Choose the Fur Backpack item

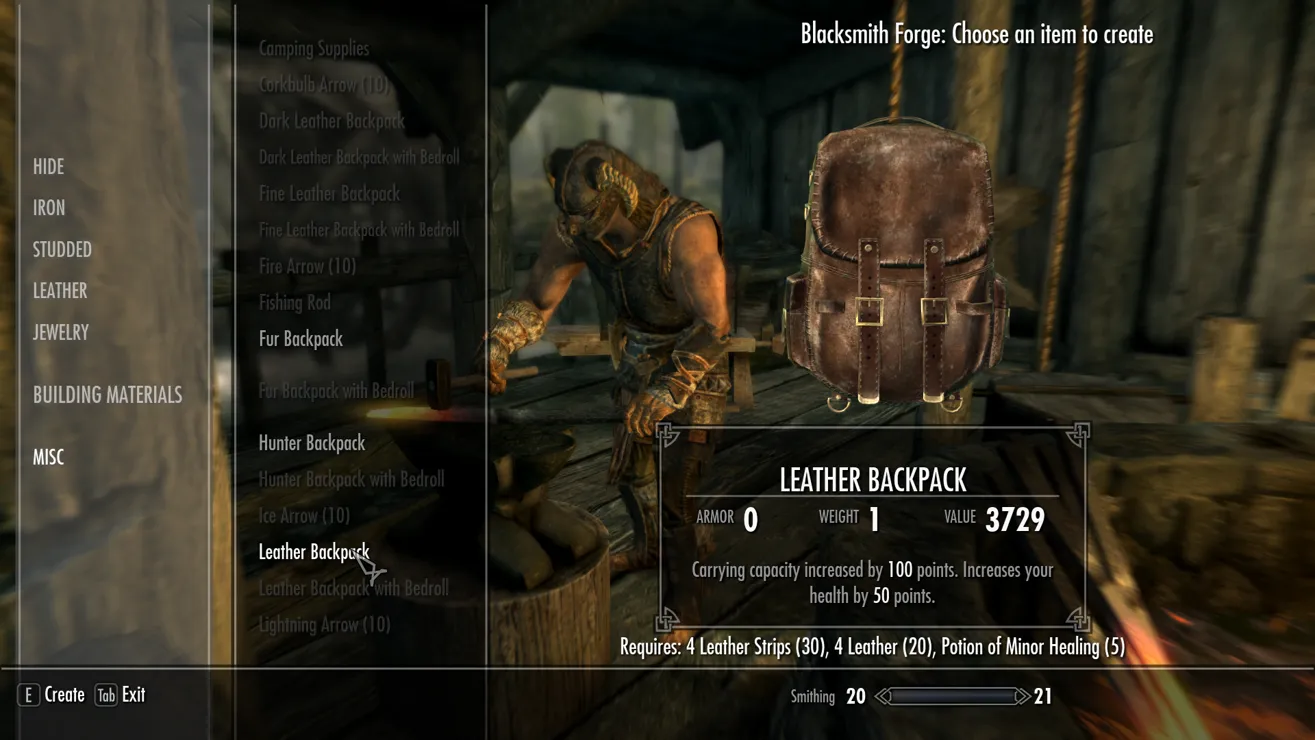coord(301,339)
